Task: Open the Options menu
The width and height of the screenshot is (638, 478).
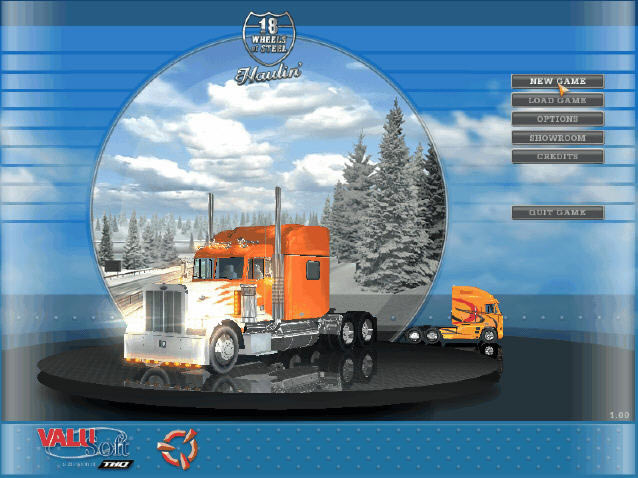Action: coord(557,119)
